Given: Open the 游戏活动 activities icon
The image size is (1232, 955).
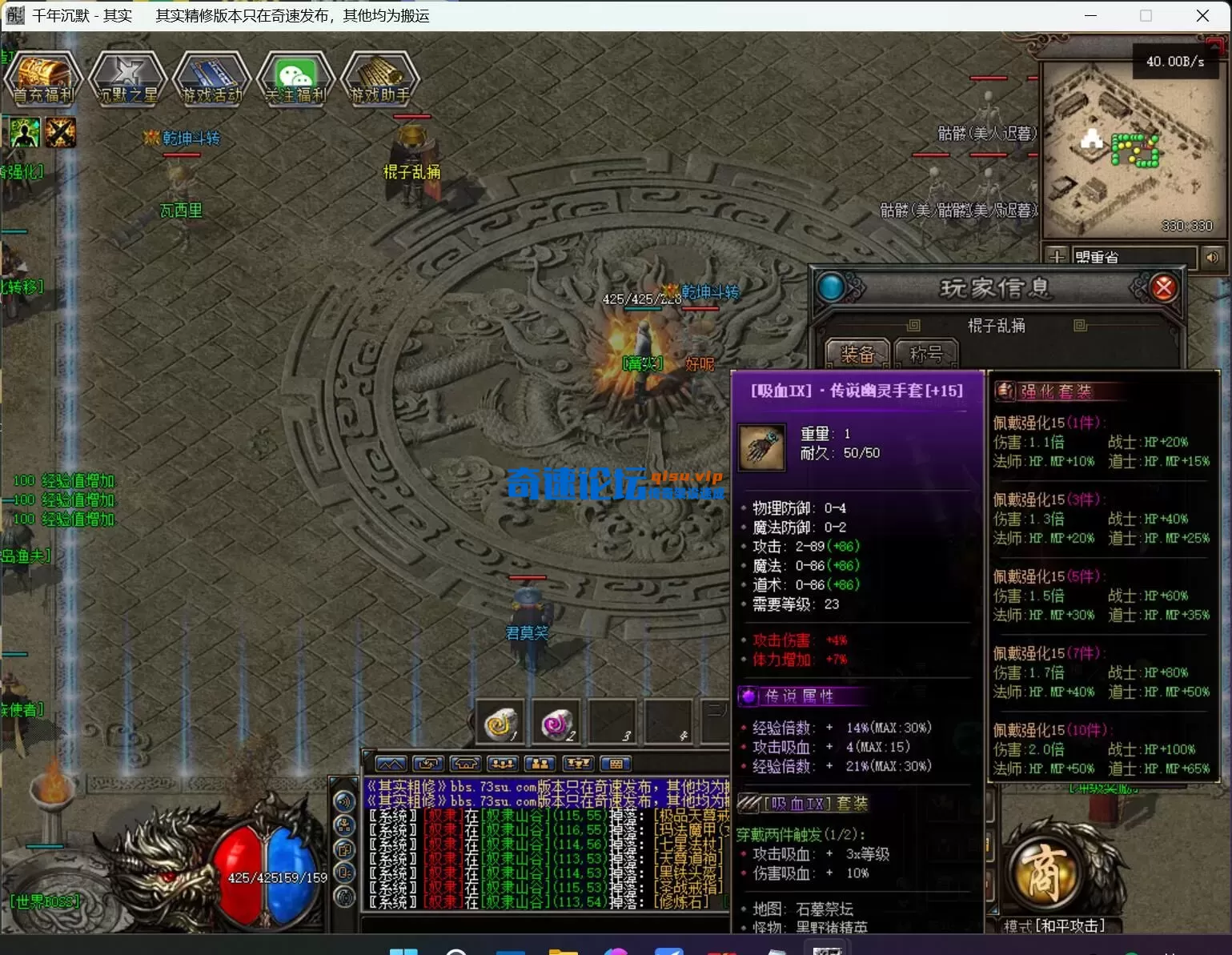Looking at the screenshot, I should (x=211, y=78).
